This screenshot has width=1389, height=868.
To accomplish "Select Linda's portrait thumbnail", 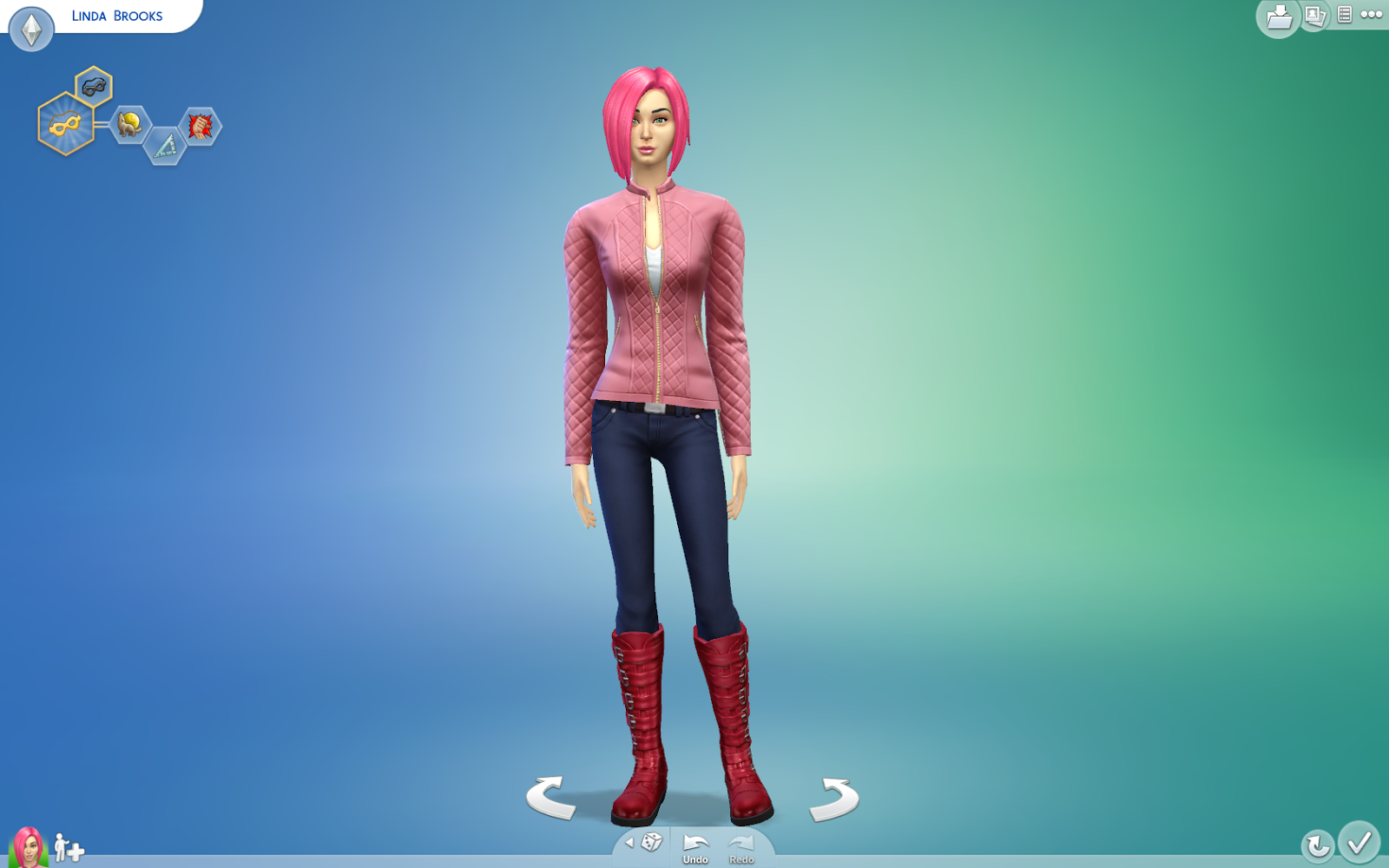I will (29, 845).
